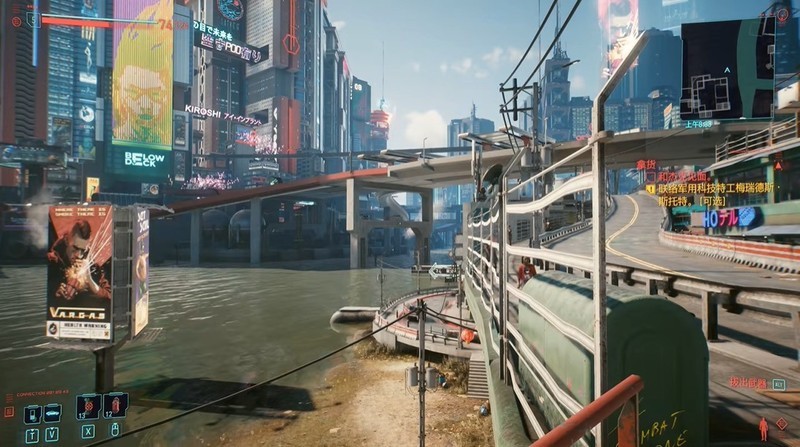The height and width of the screenshot is (447, 800).
Task: Click the red character stance silhouette icon
Action: [763, 429]
